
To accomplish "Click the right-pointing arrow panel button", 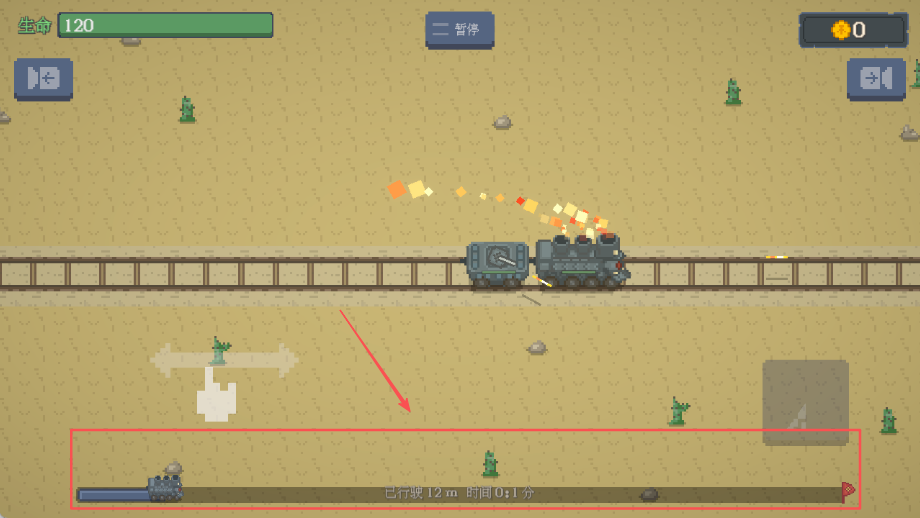I will click(x=876, y=79).
